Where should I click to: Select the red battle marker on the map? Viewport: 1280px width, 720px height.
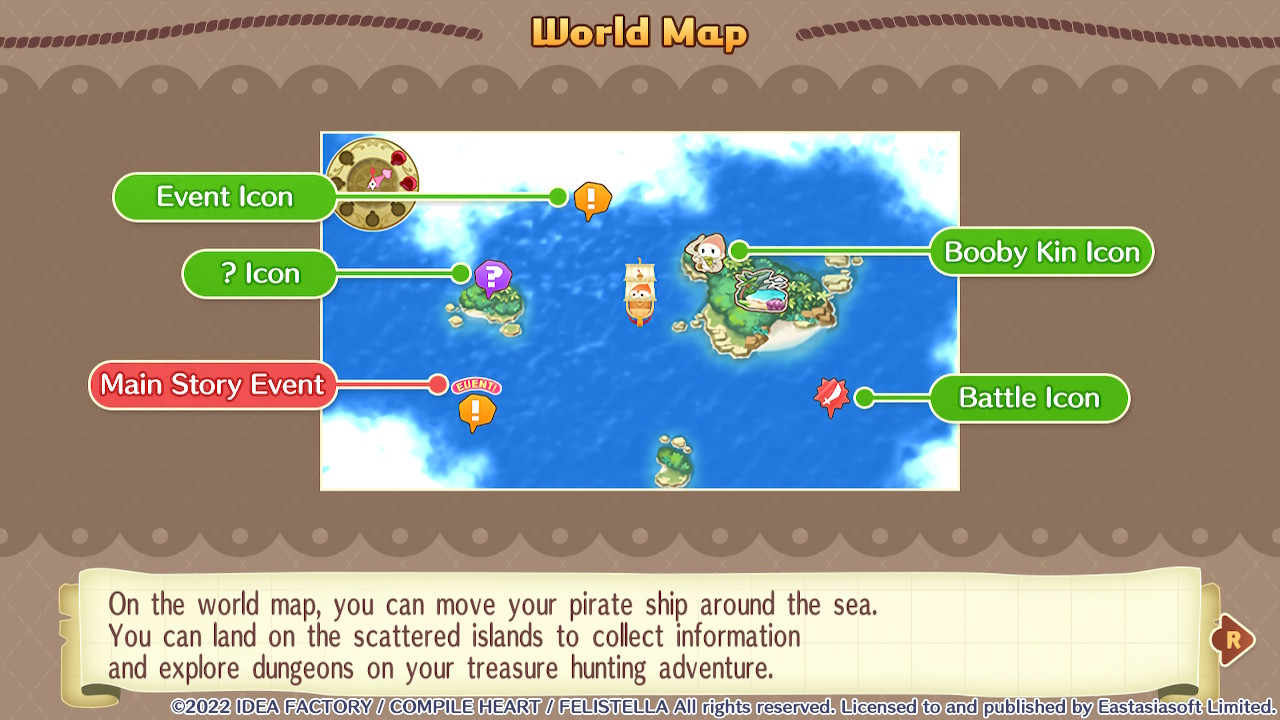coord(831,396)
